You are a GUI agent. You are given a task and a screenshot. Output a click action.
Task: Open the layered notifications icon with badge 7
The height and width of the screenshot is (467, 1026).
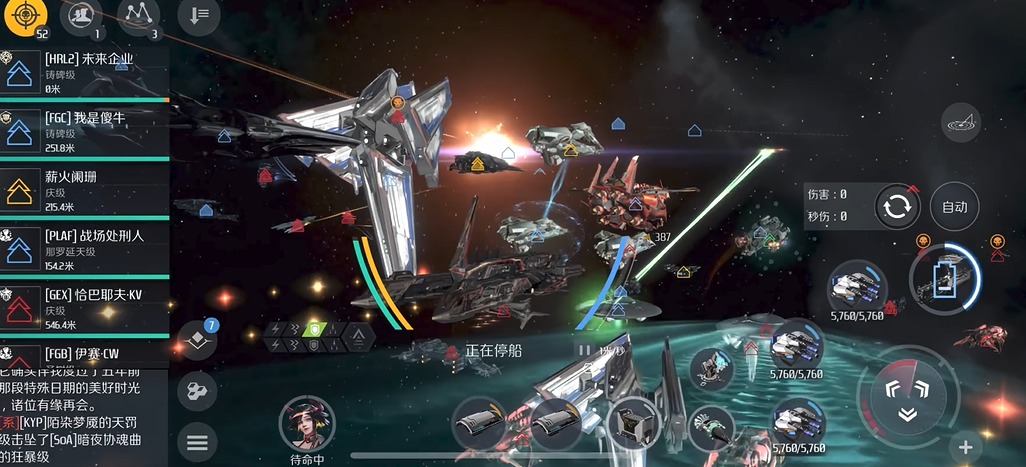coord(198,340)
